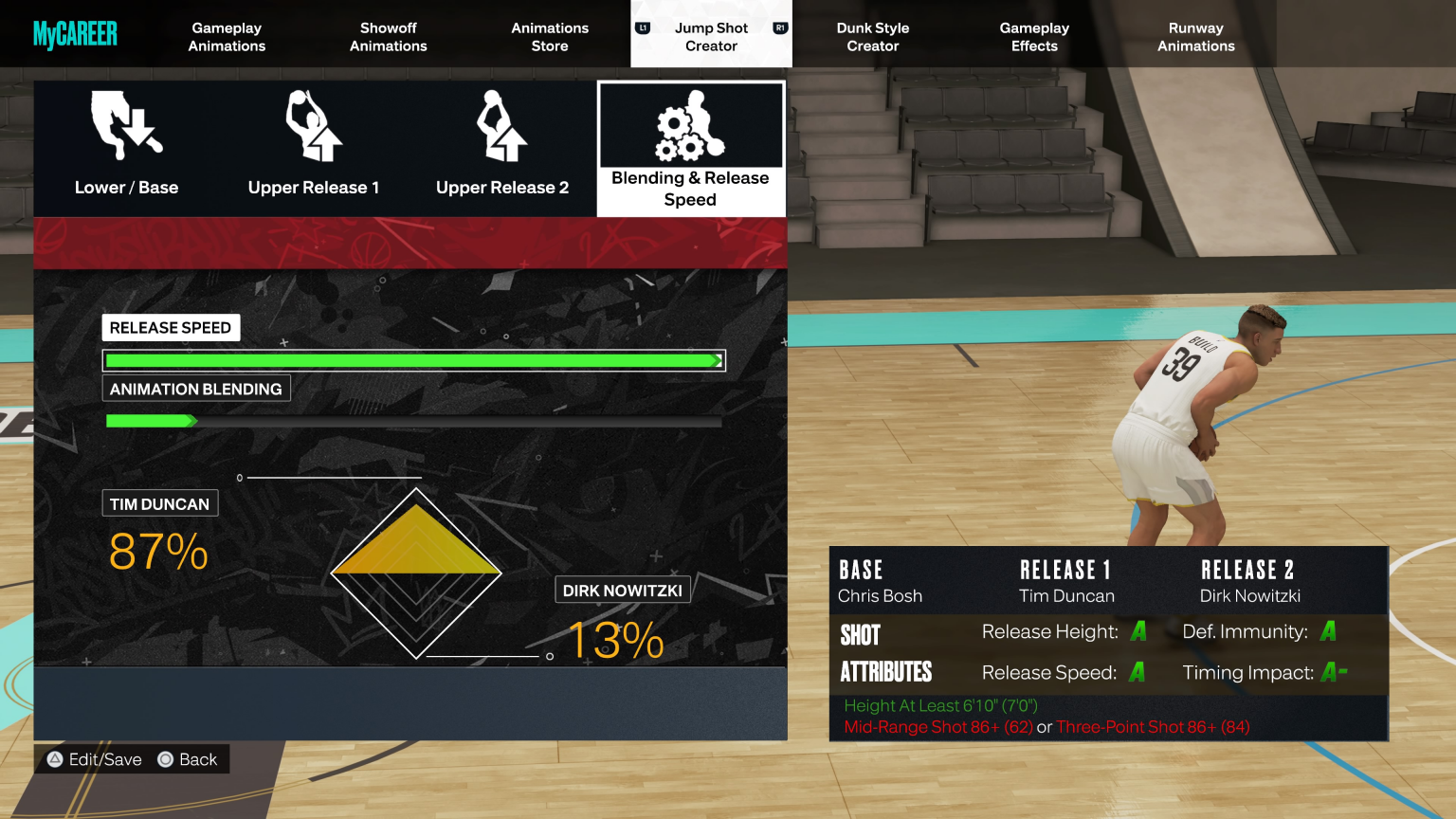Adjust the Release Speed slider
Viewport: 1456px width, 819px height.
click(x=413, y=359)
